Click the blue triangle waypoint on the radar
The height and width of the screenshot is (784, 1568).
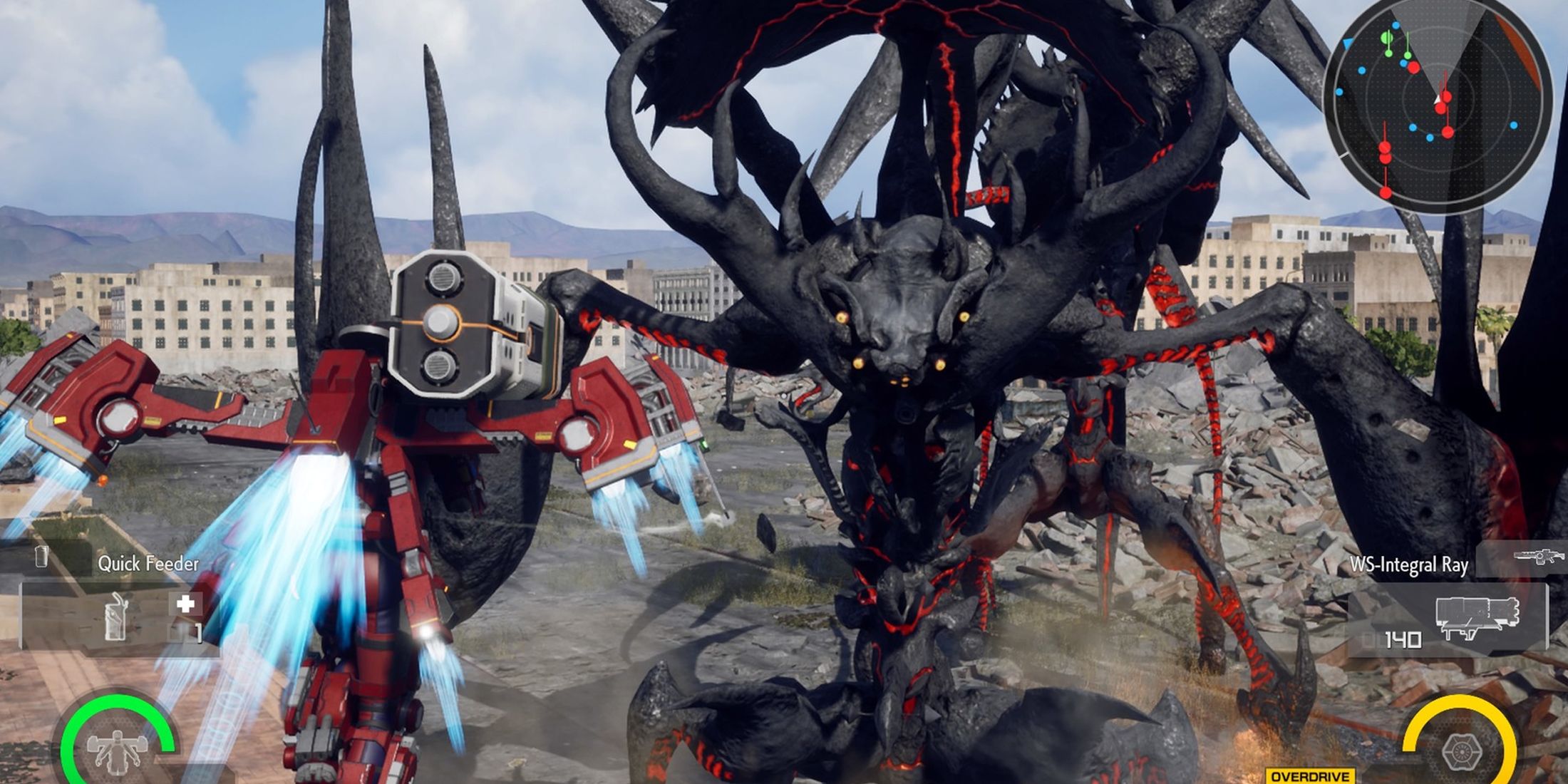pyautogui.click(x=1347, y=44)
